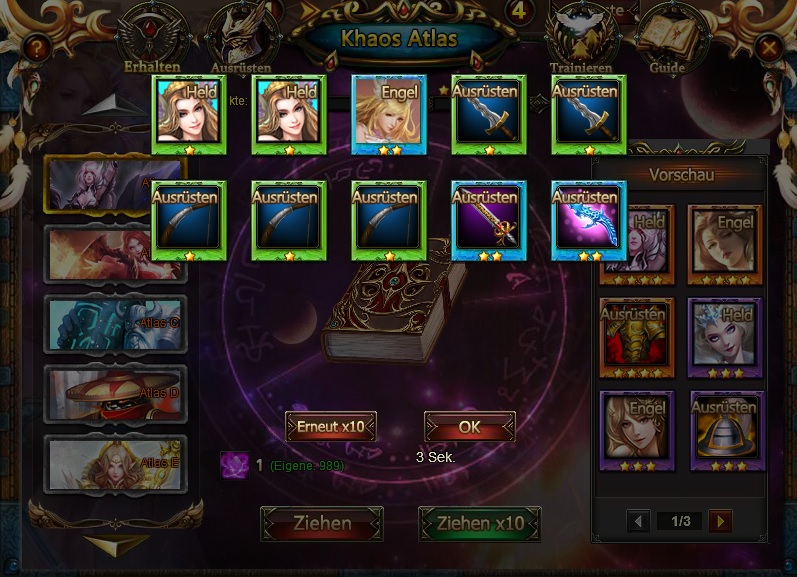Open the help question mark button
This screenshot has height=577, width=797.
(x=37, y=46)
